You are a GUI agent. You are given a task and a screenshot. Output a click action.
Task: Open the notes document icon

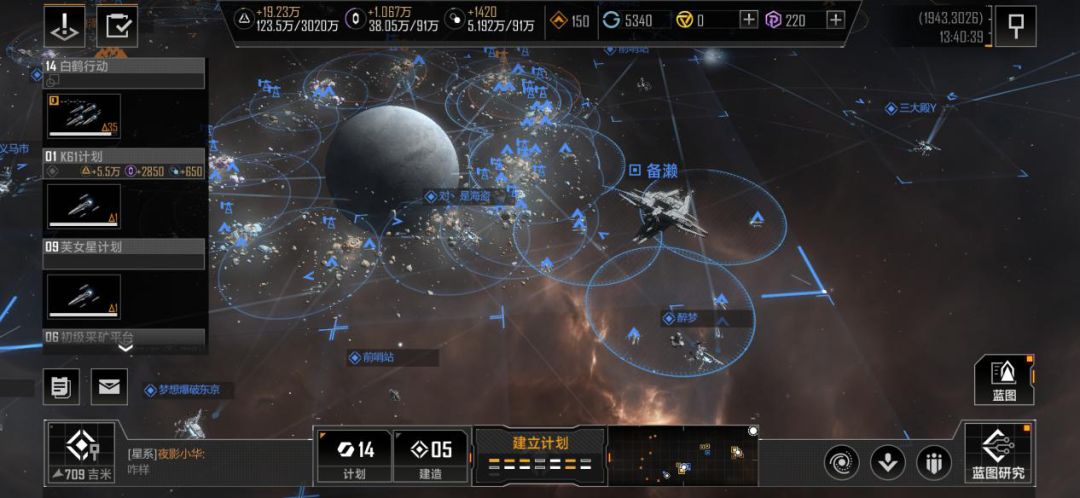(62, 386)
